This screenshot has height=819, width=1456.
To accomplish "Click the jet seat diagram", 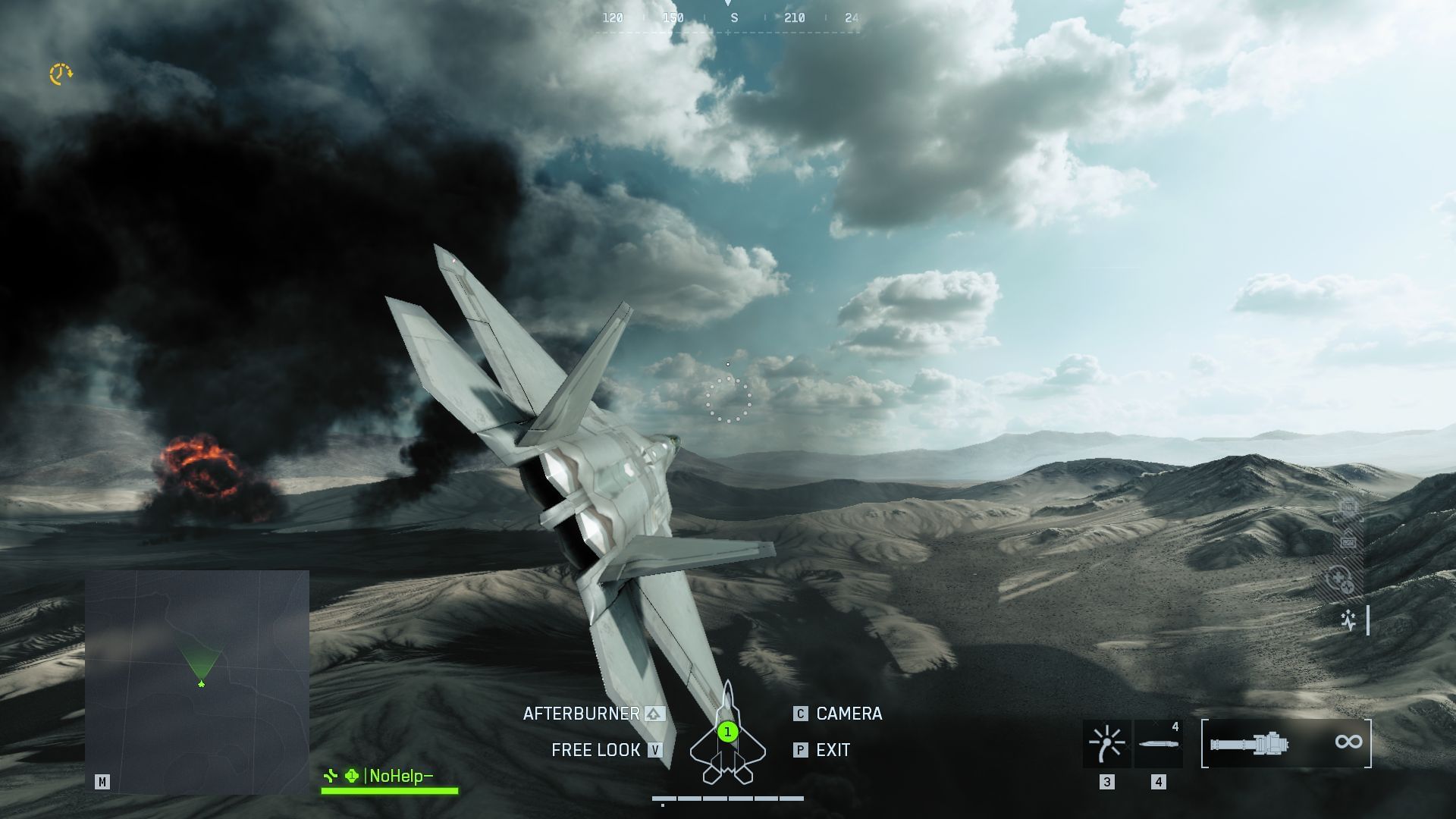I will [727, 734].
